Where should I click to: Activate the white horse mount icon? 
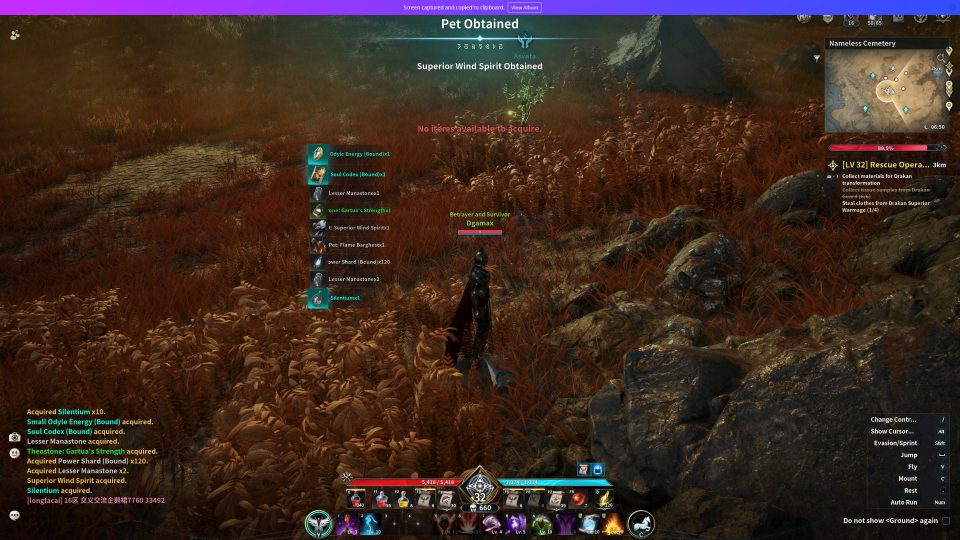tap(641, 523)
